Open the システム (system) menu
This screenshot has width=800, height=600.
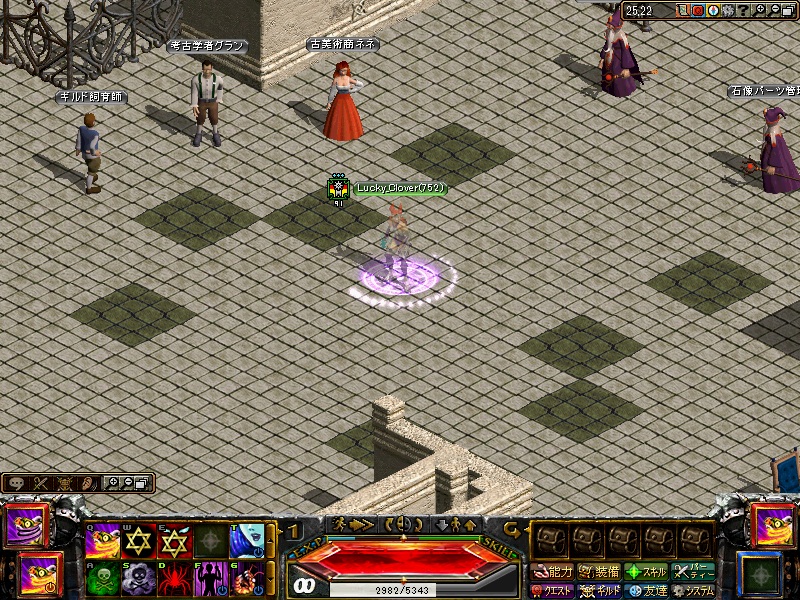[x=693, y=590]
